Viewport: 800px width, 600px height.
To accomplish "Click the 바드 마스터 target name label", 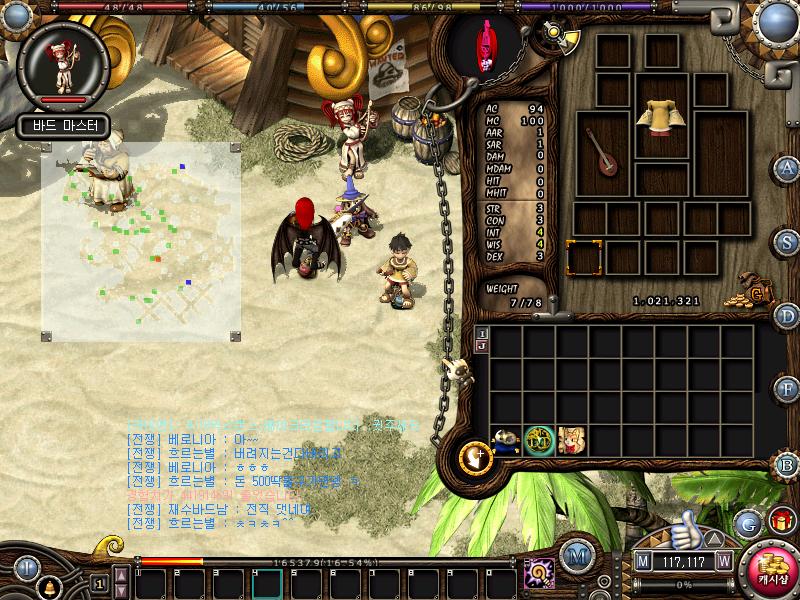I will (x=60, y=126).
